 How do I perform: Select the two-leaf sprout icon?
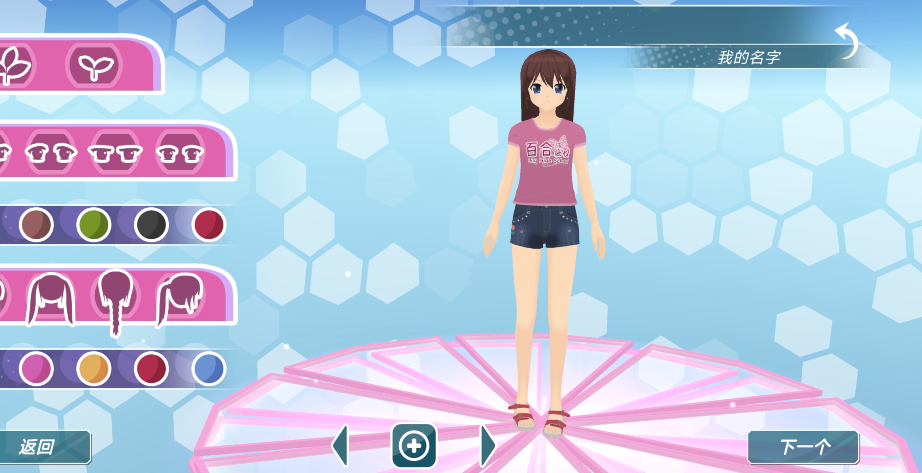(95, 66)
